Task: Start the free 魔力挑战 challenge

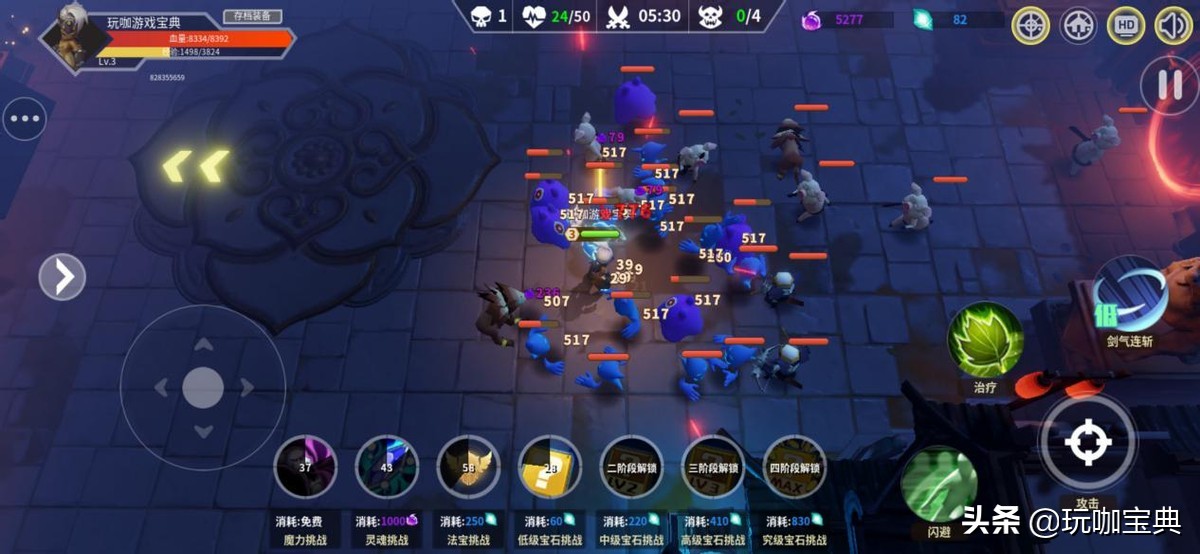Action: click(x=305, y=467)
